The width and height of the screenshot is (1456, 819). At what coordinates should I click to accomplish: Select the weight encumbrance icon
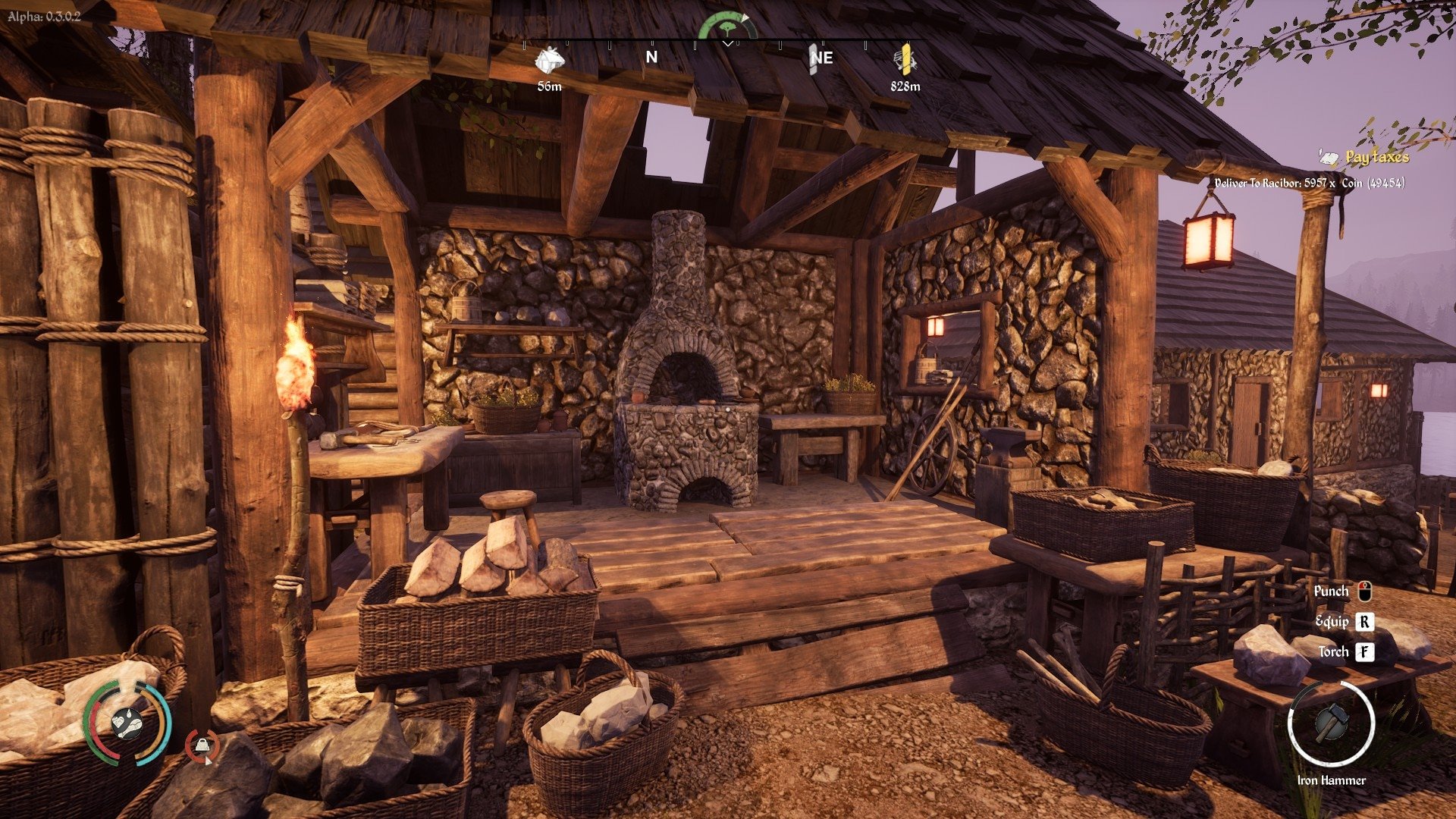click(x=202, y=746)
